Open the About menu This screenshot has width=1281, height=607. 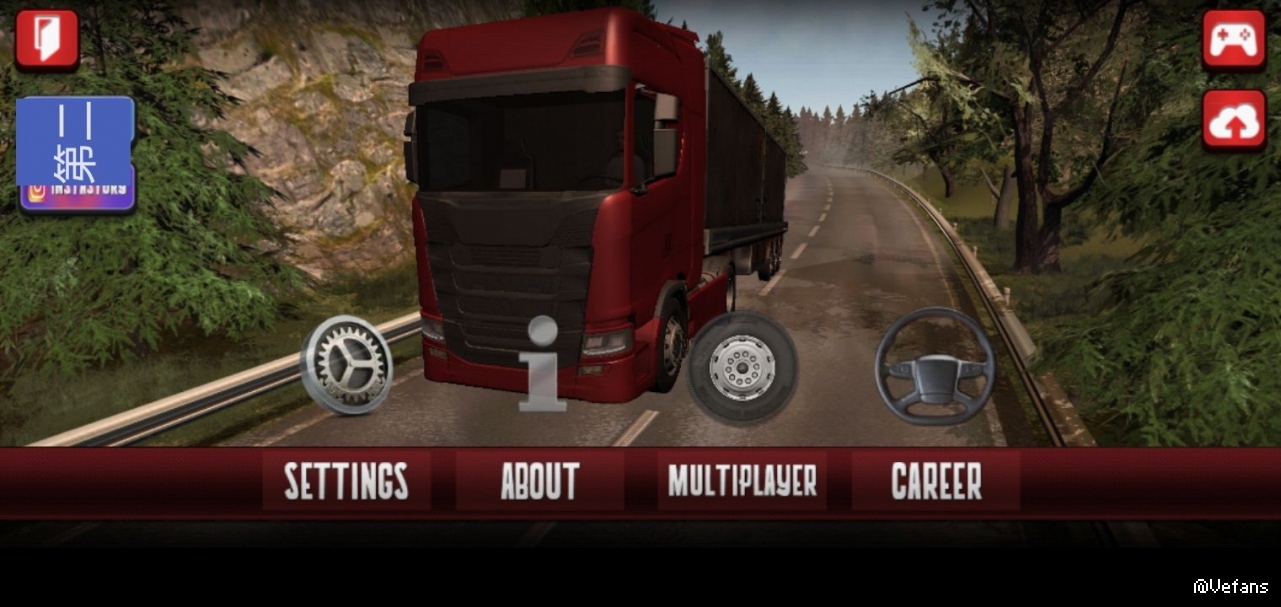pyautogui.click(x=540, y=481)
